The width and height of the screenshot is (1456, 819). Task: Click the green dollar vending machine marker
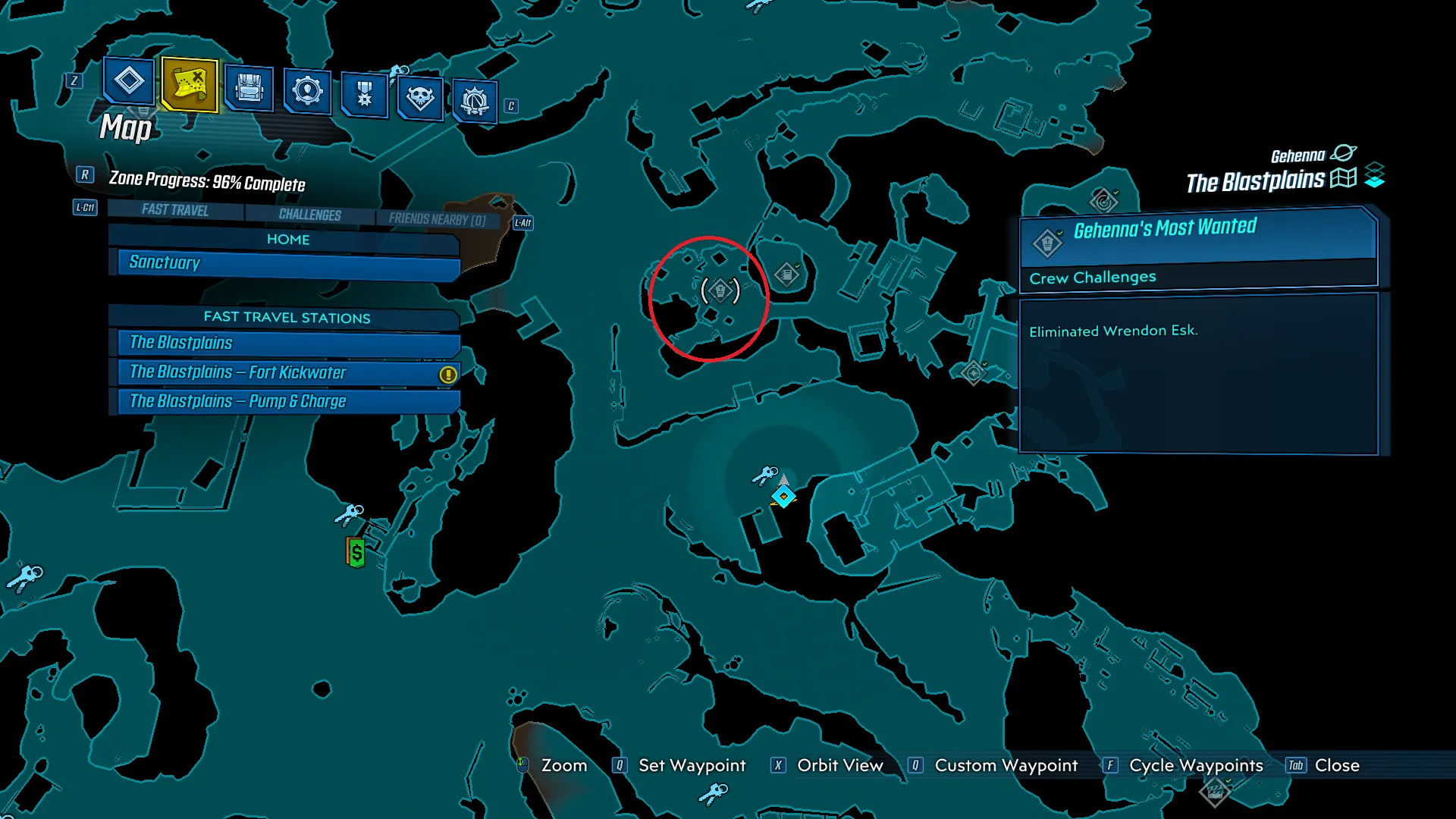356,552
